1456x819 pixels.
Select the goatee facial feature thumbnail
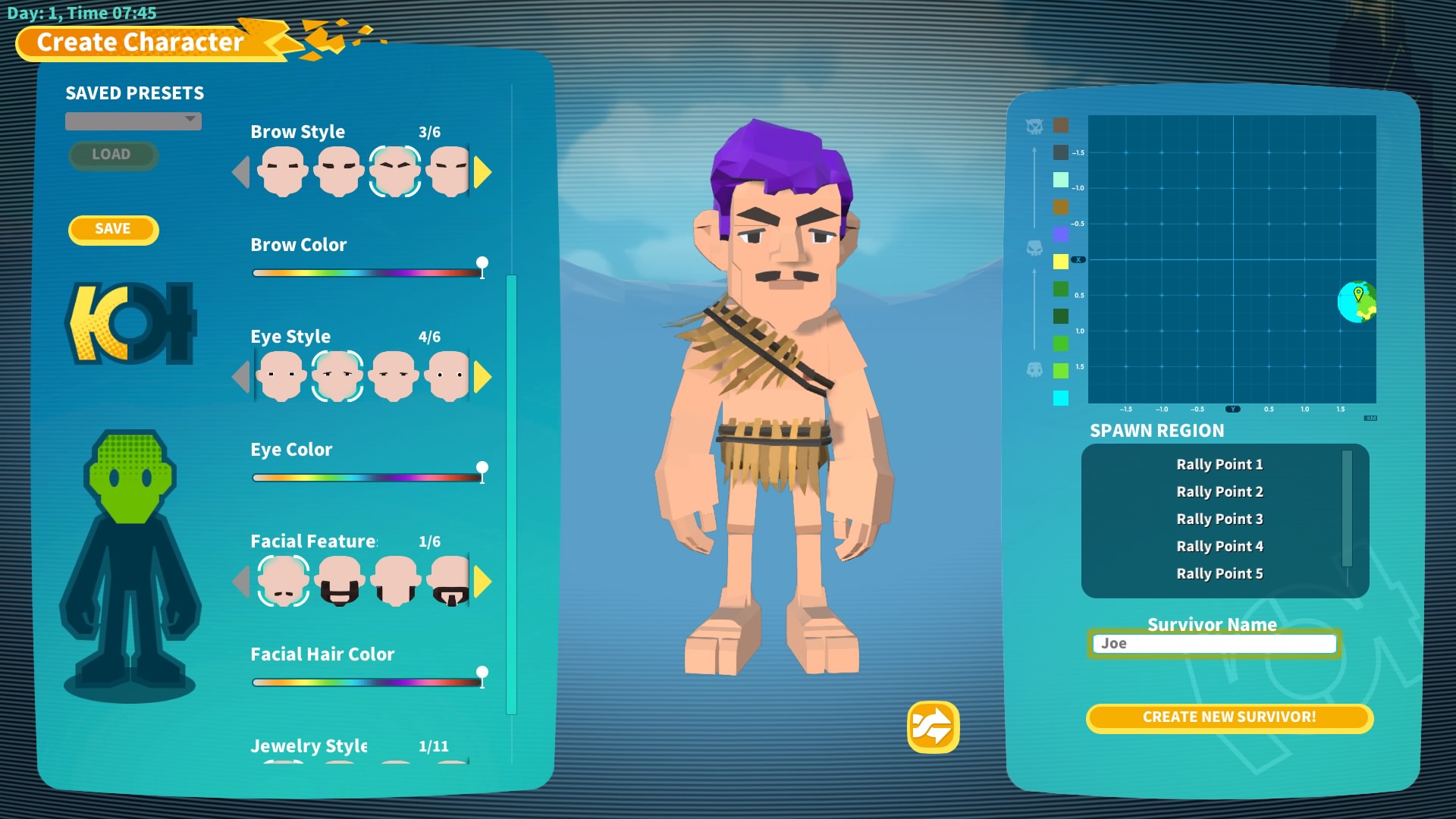point(450,582)
